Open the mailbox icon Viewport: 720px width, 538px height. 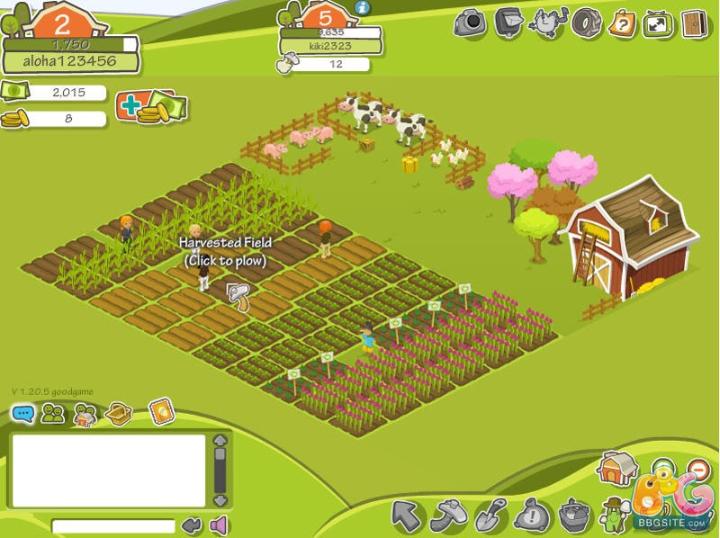(508, 21)
